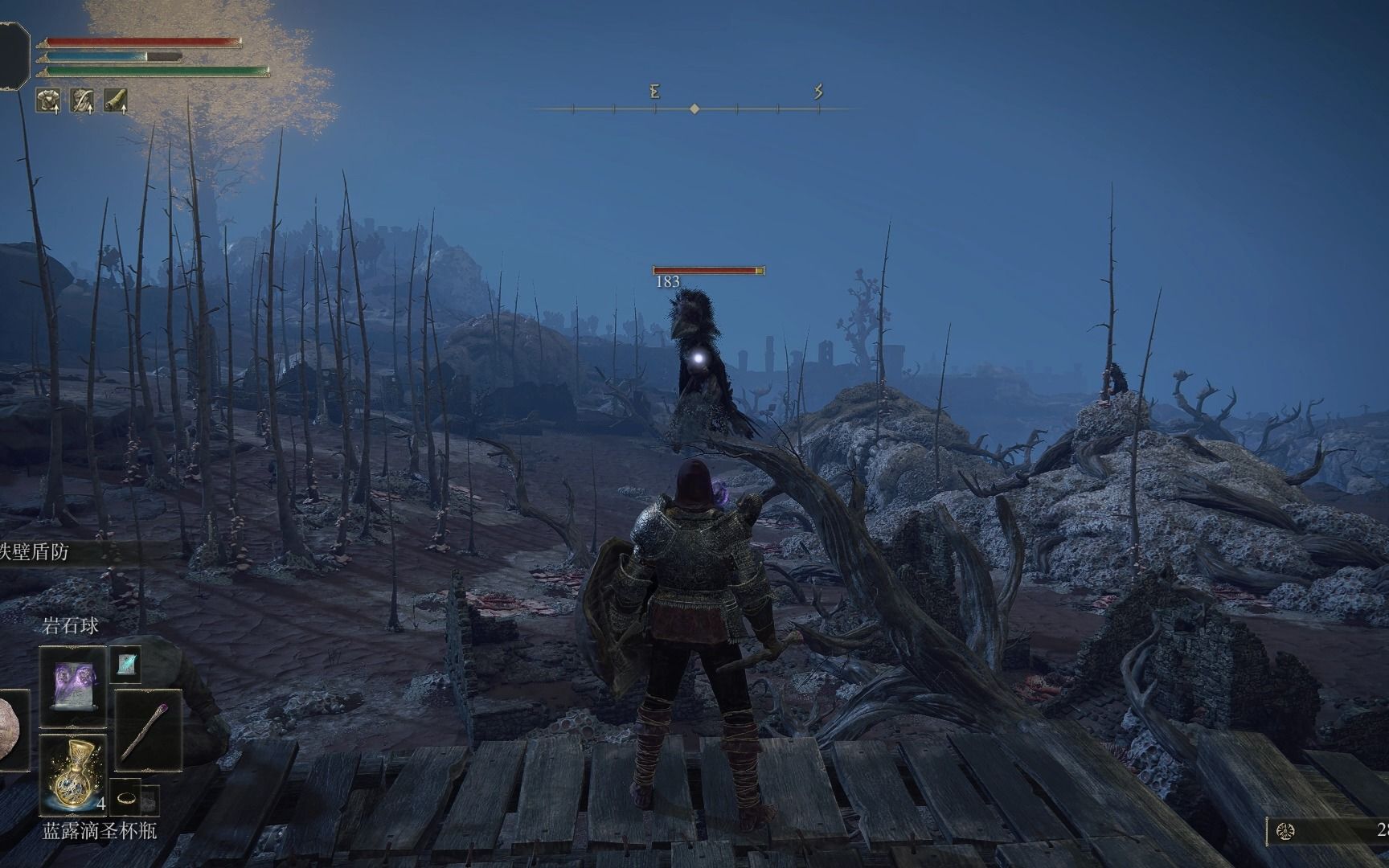Select the gold ring quick item
The image size is (1389, 868).
coord(126,798)
